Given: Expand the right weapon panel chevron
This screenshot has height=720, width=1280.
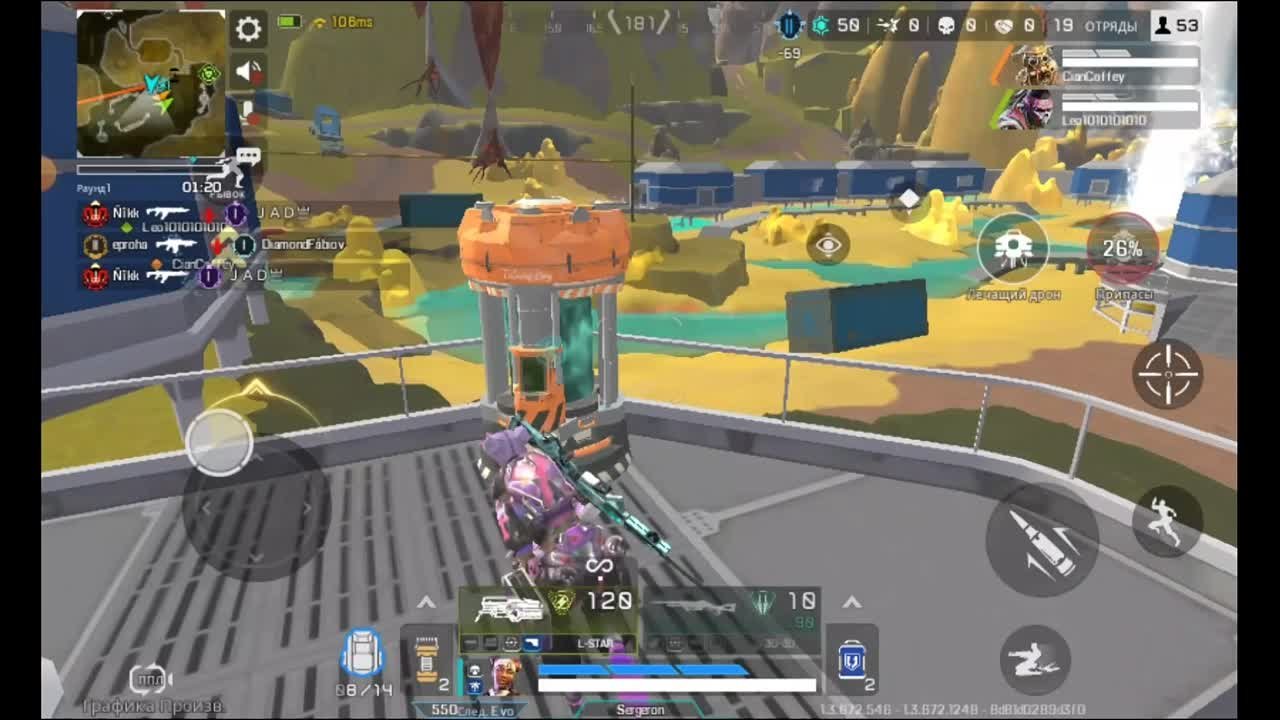Looking at the screenshot, I should pos(852,601).
